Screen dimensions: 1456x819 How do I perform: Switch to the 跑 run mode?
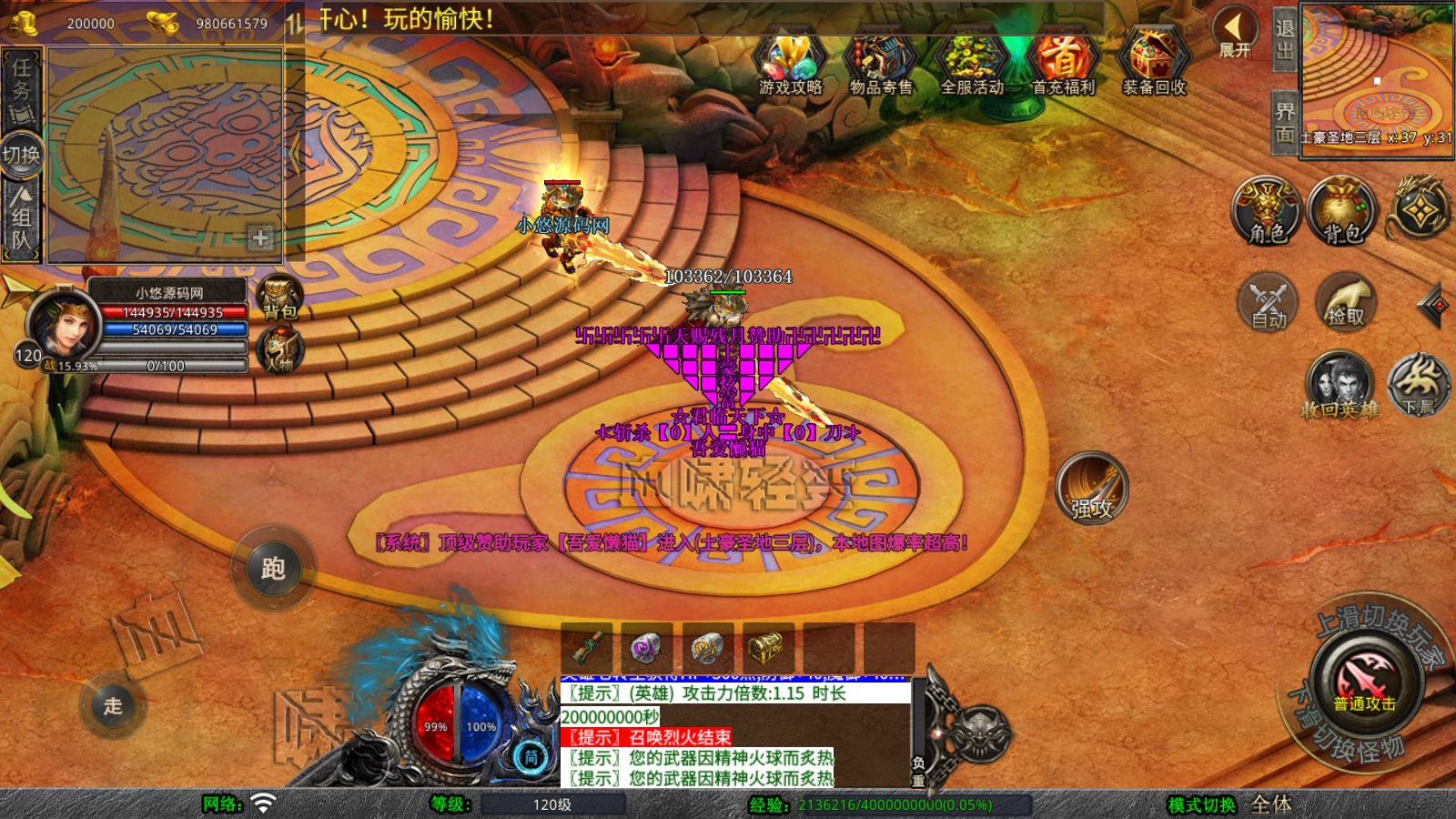(x=273, y=568)
